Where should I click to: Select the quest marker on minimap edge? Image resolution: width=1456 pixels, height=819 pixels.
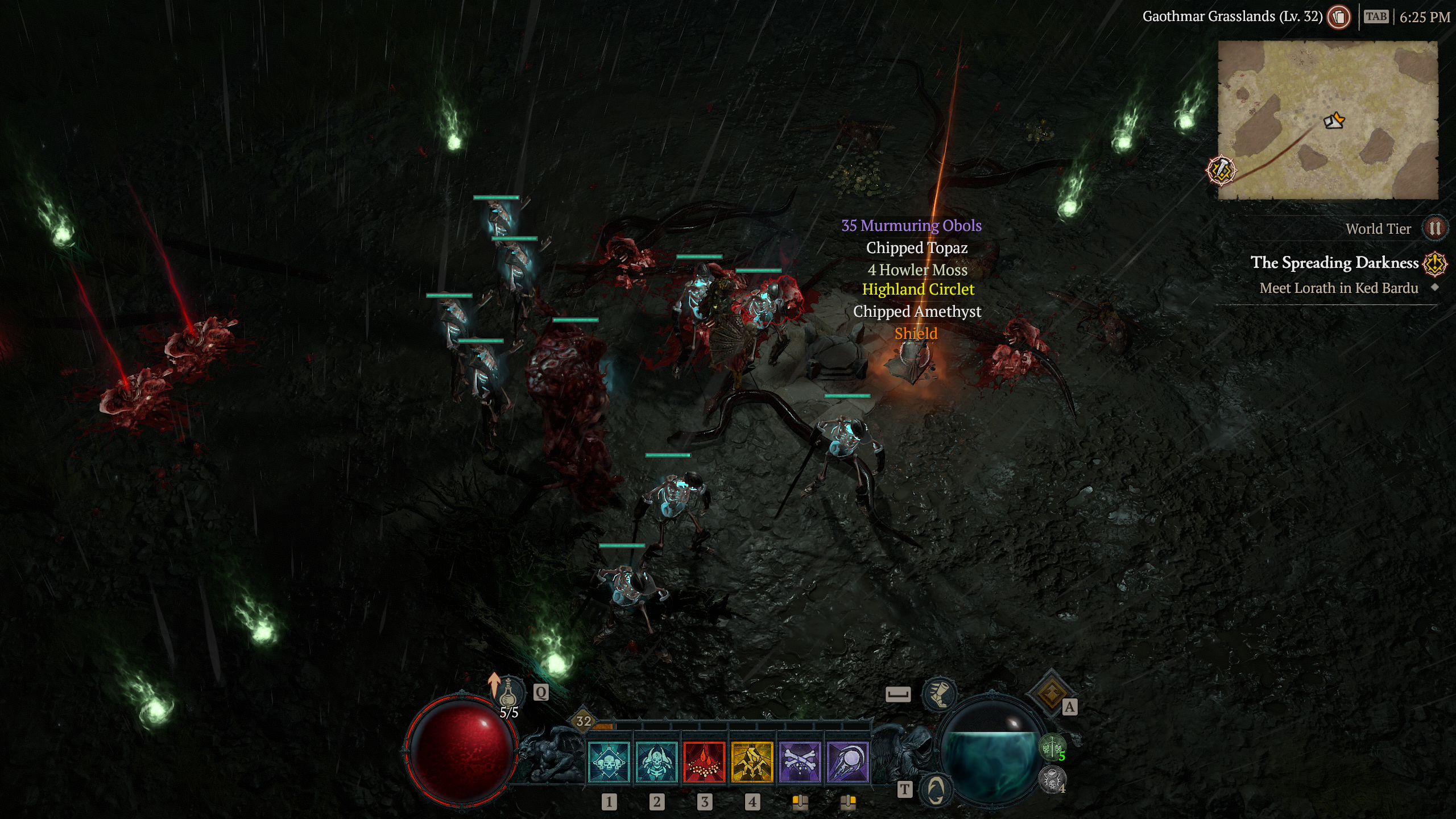1221,170
